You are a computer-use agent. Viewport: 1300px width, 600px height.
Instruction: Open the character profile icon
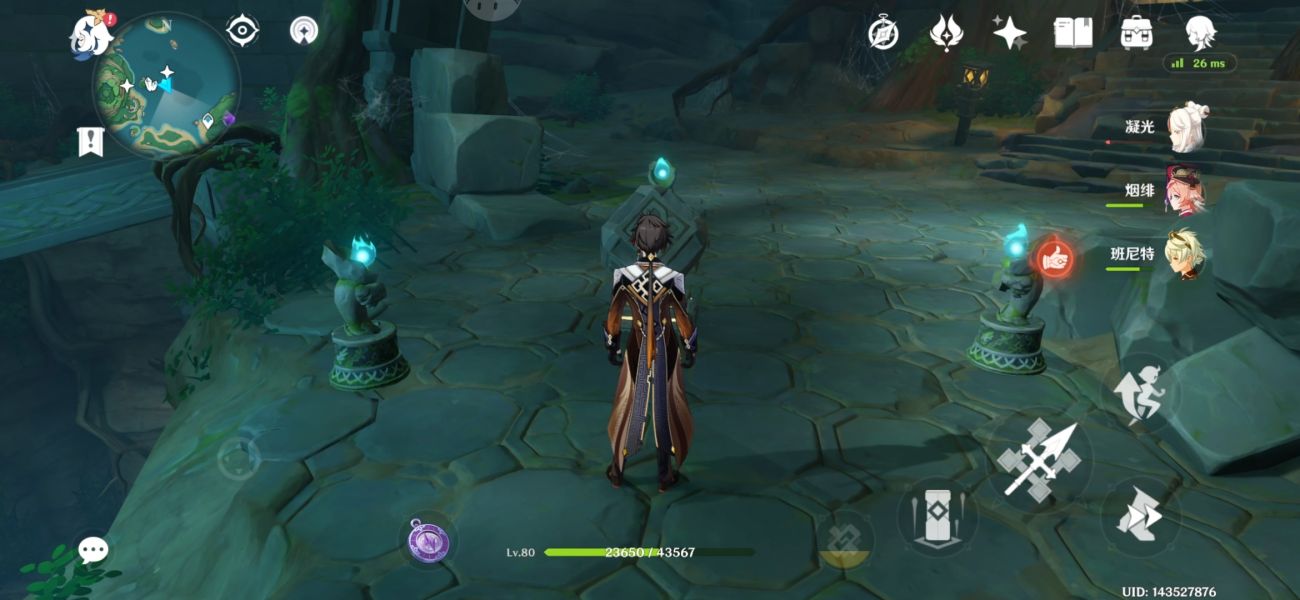[x=1200, y=34]
